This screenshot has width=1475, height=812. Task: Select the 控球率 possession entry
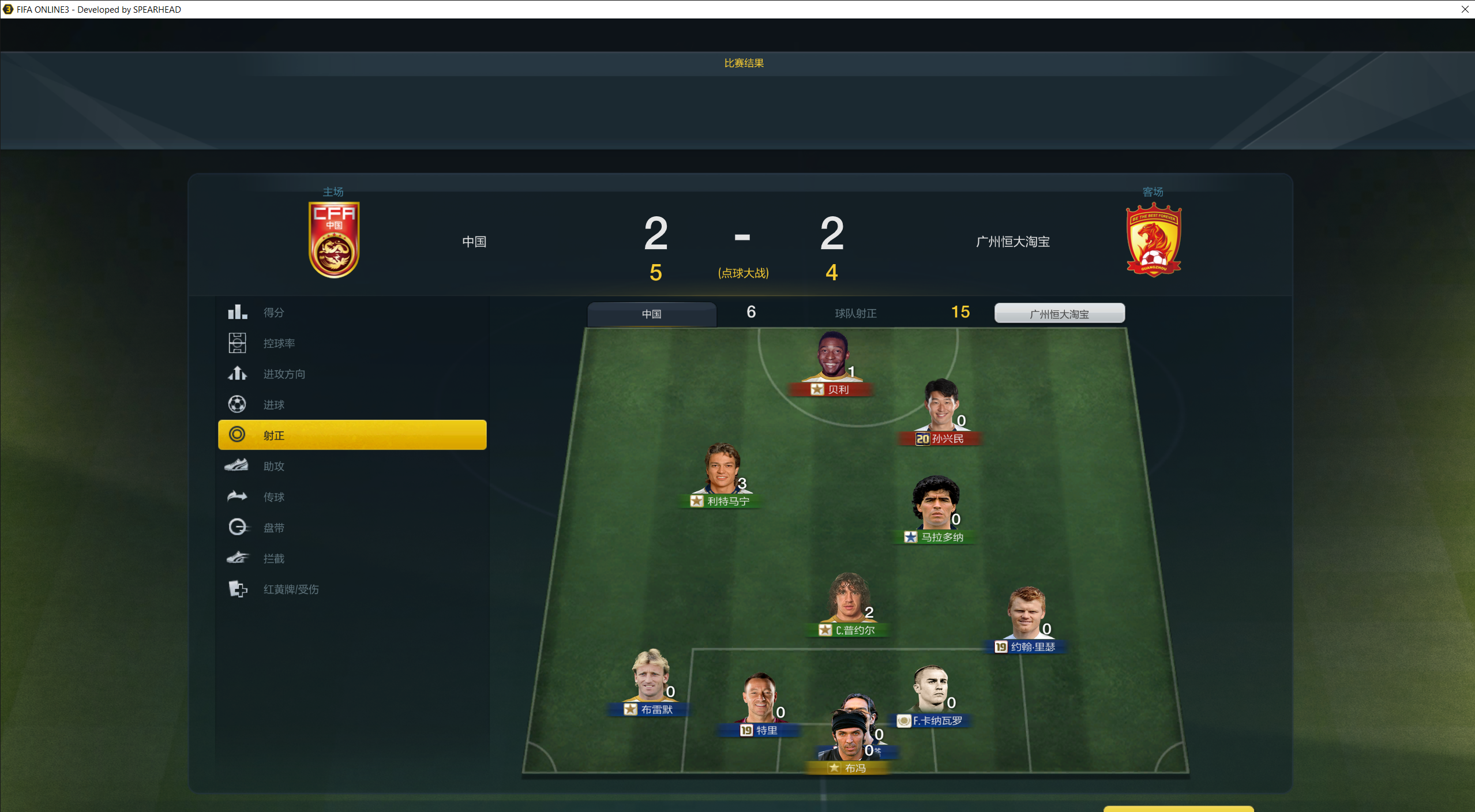coord(279,343)
